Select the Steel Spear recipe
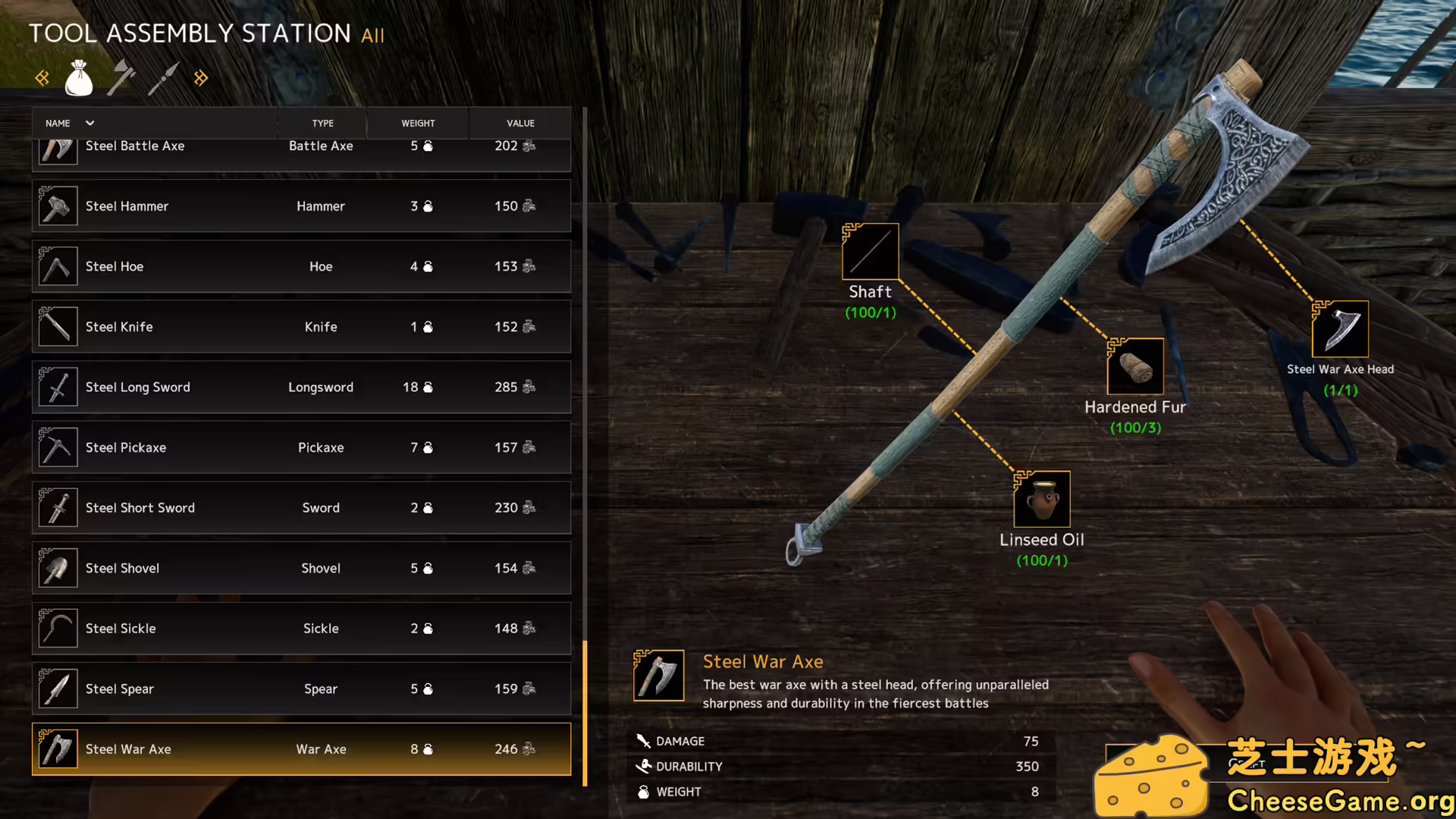The image size is (1456, 819). coord(301,689)
